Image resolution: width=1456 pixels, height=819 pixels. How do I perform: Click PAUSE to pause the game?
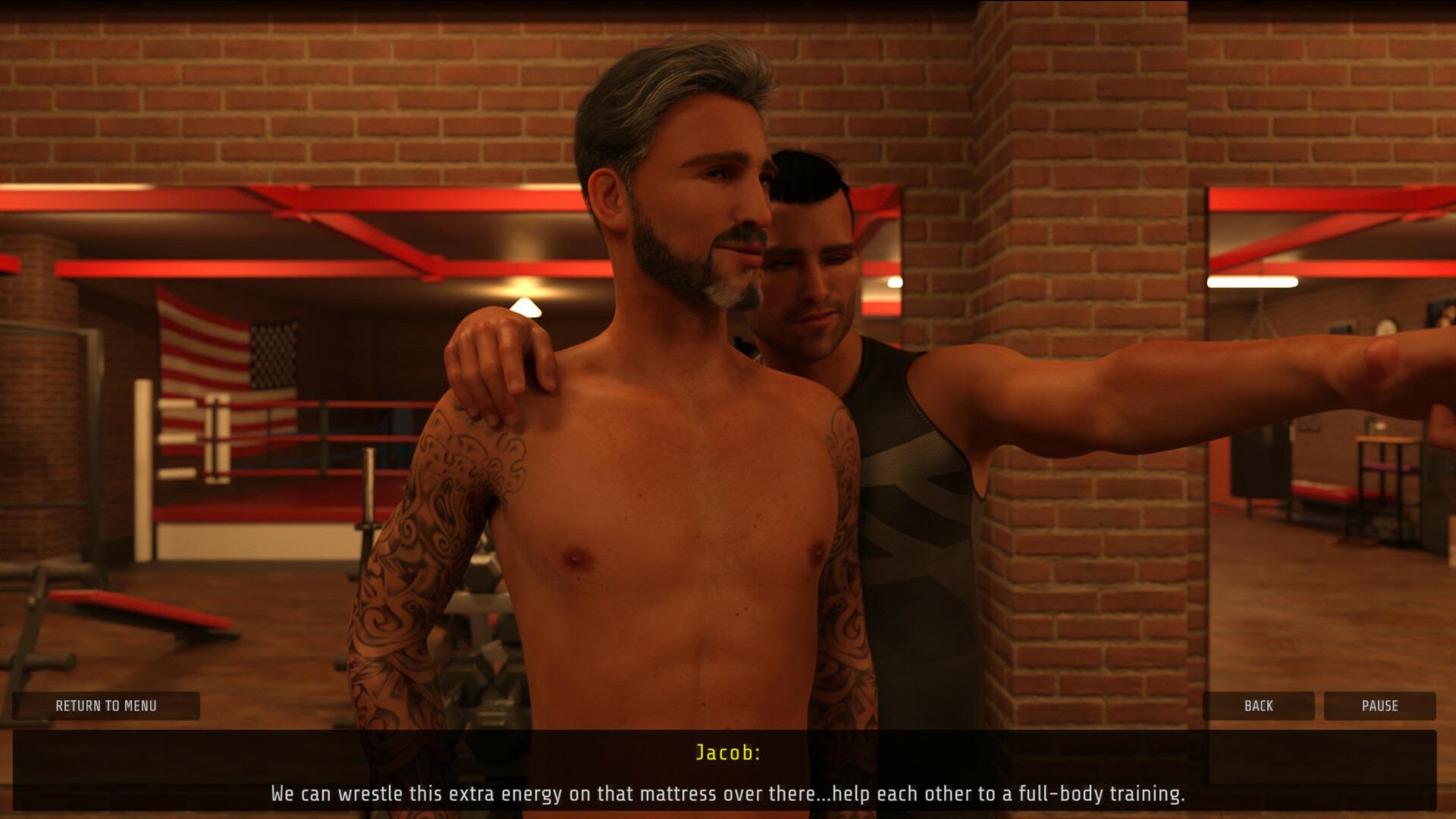coord(1379,706)
